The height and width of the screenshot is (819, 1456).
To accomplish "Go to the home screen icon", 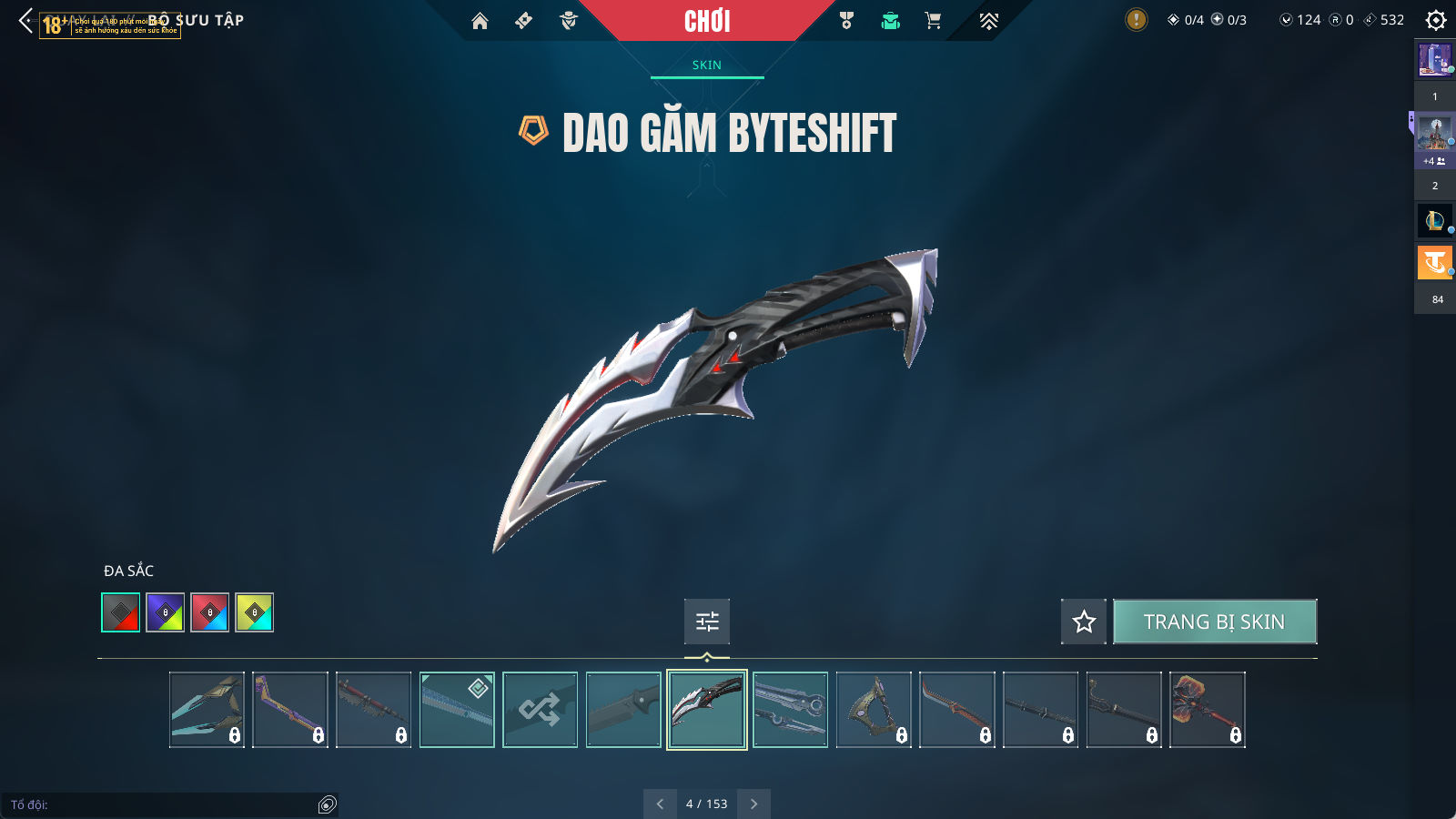I will pos(480,21).
